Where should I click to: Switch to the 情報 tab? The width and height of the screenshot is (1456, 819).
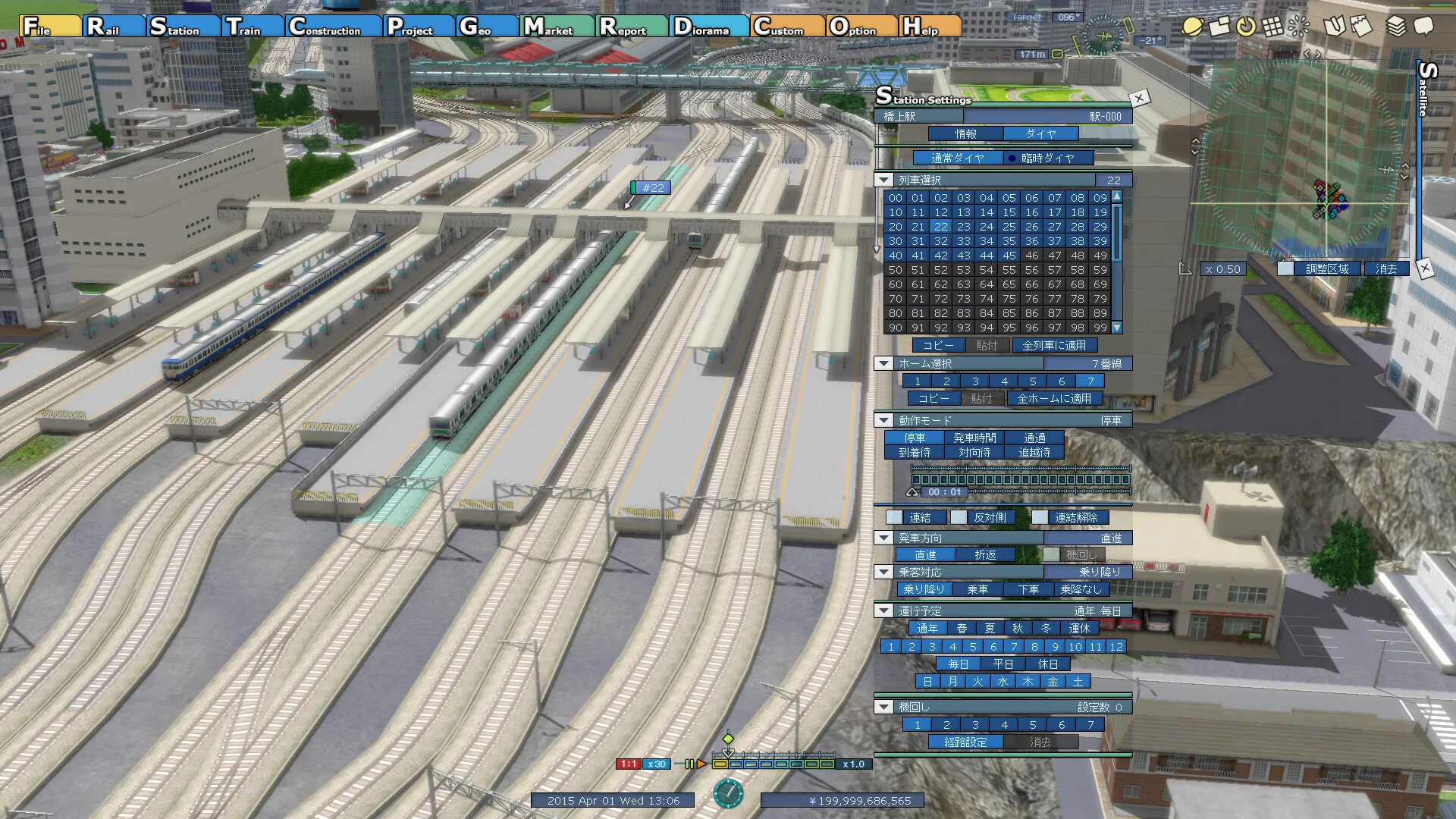tap(965, 134)
